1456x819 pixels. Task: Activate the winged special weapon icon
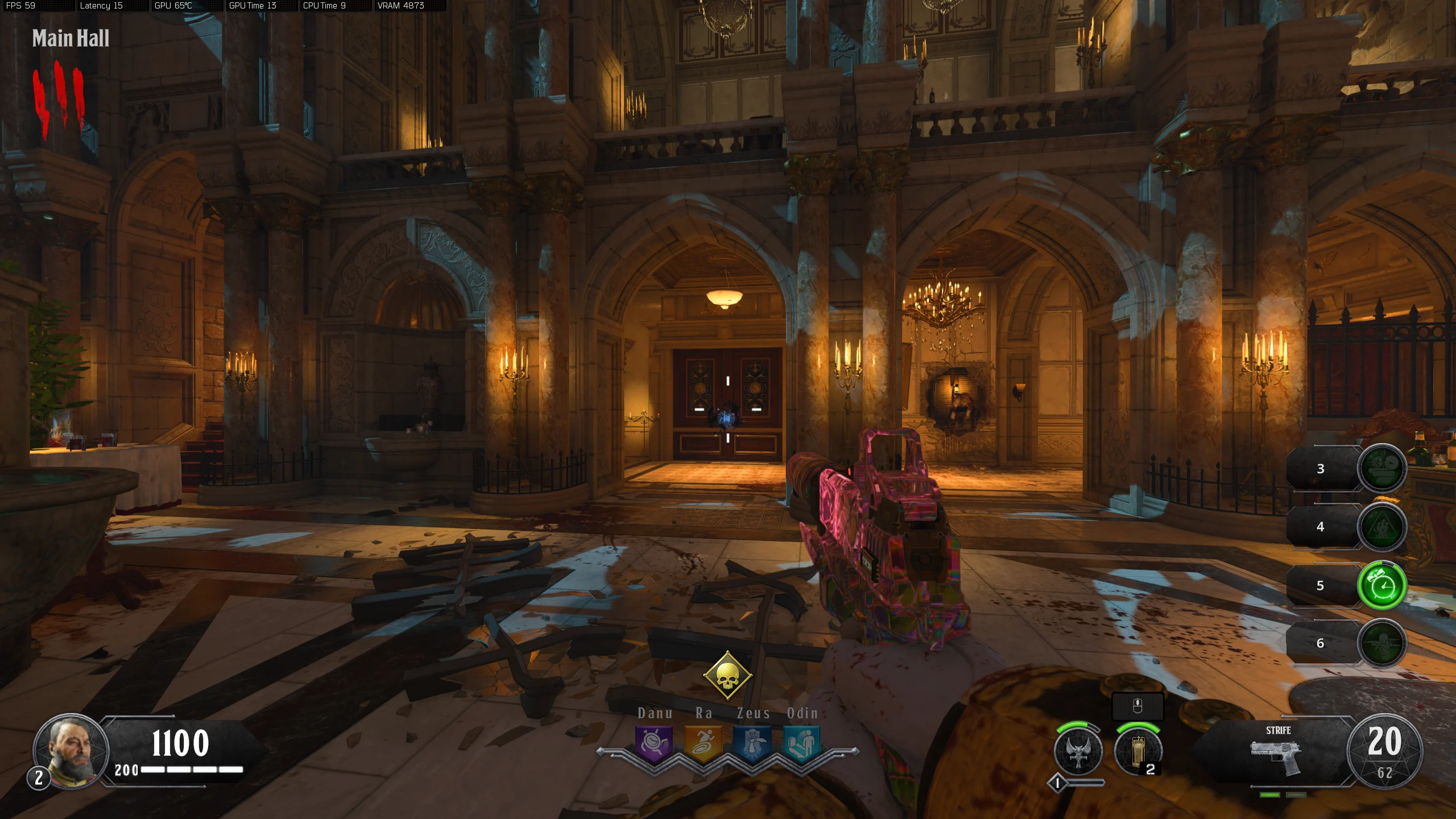pos(1078,751)
